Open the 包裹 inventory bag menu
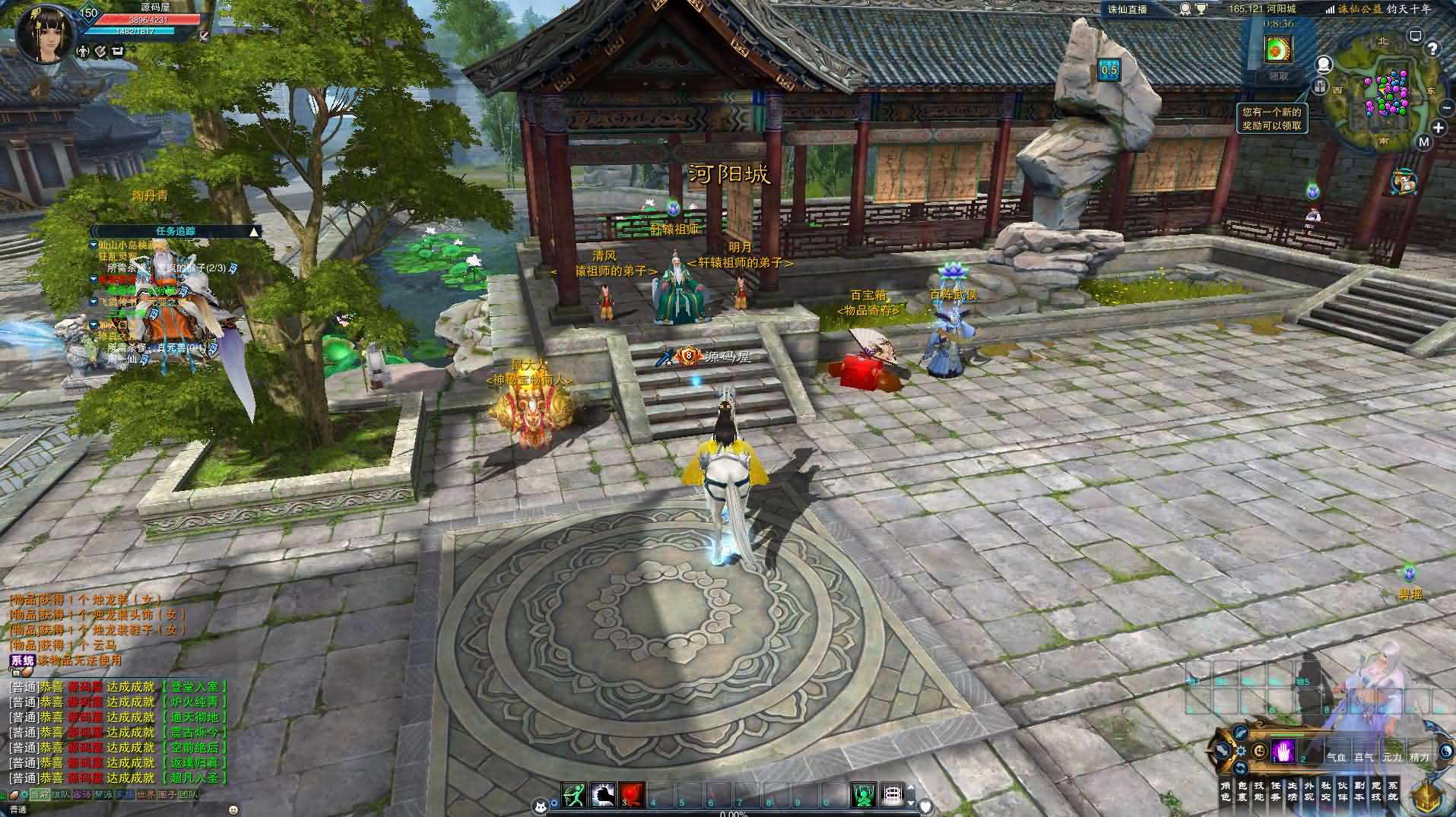1456x817 pixels. click(x=1243, y=791)
